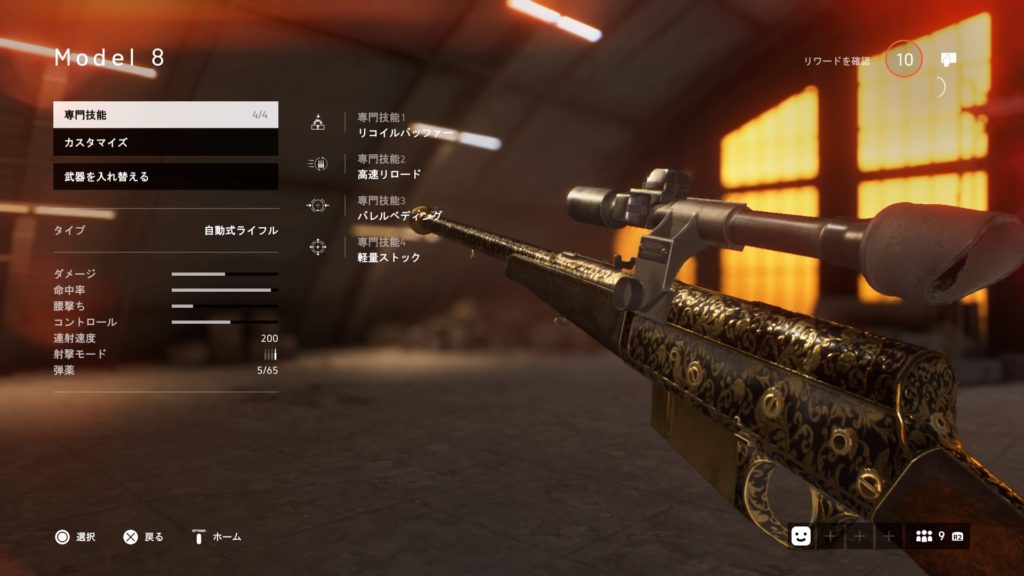Screen dimensions: 1024x576
Task: Select specialization 高速リロード
Action: coord(389,174)
